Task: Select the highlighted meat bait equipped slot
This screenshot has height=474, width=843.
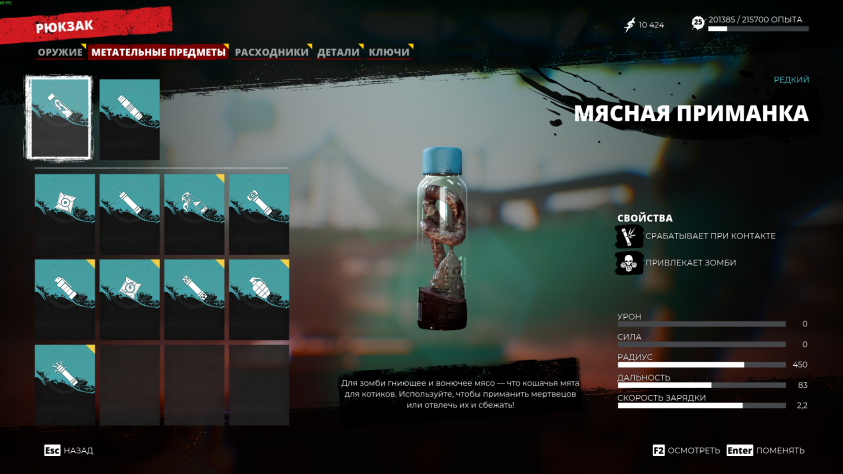Action: coord(60,119)
